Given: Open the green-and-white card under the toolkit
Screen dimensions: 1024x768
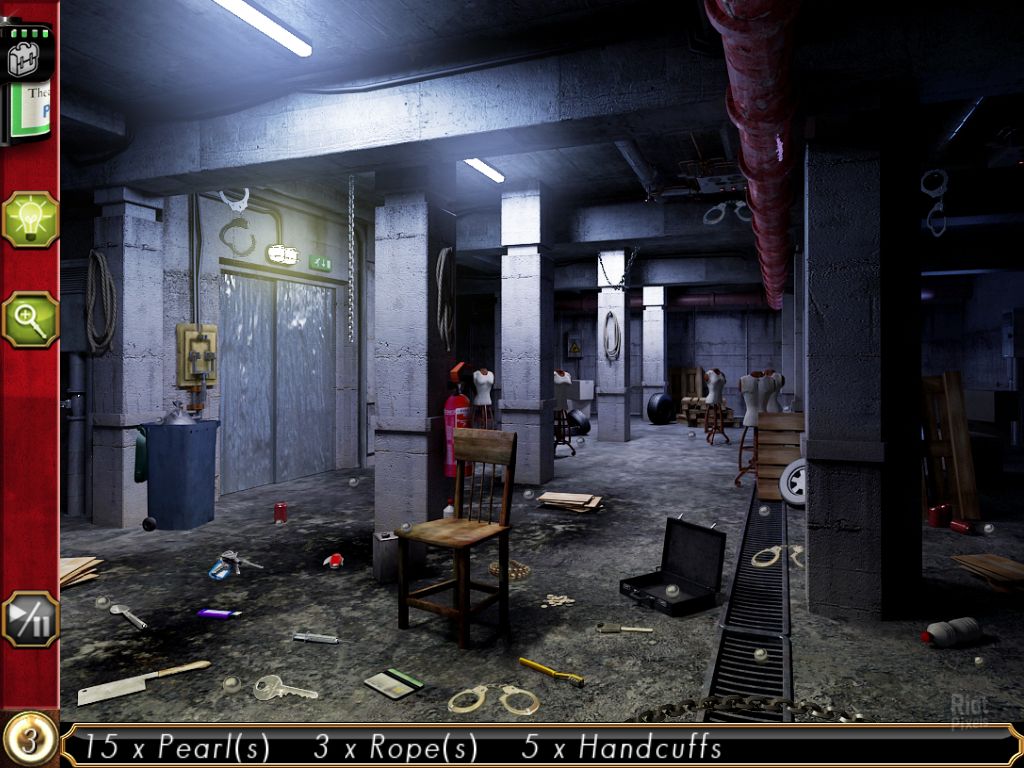Looking at the screenshot, I should 33,113.
